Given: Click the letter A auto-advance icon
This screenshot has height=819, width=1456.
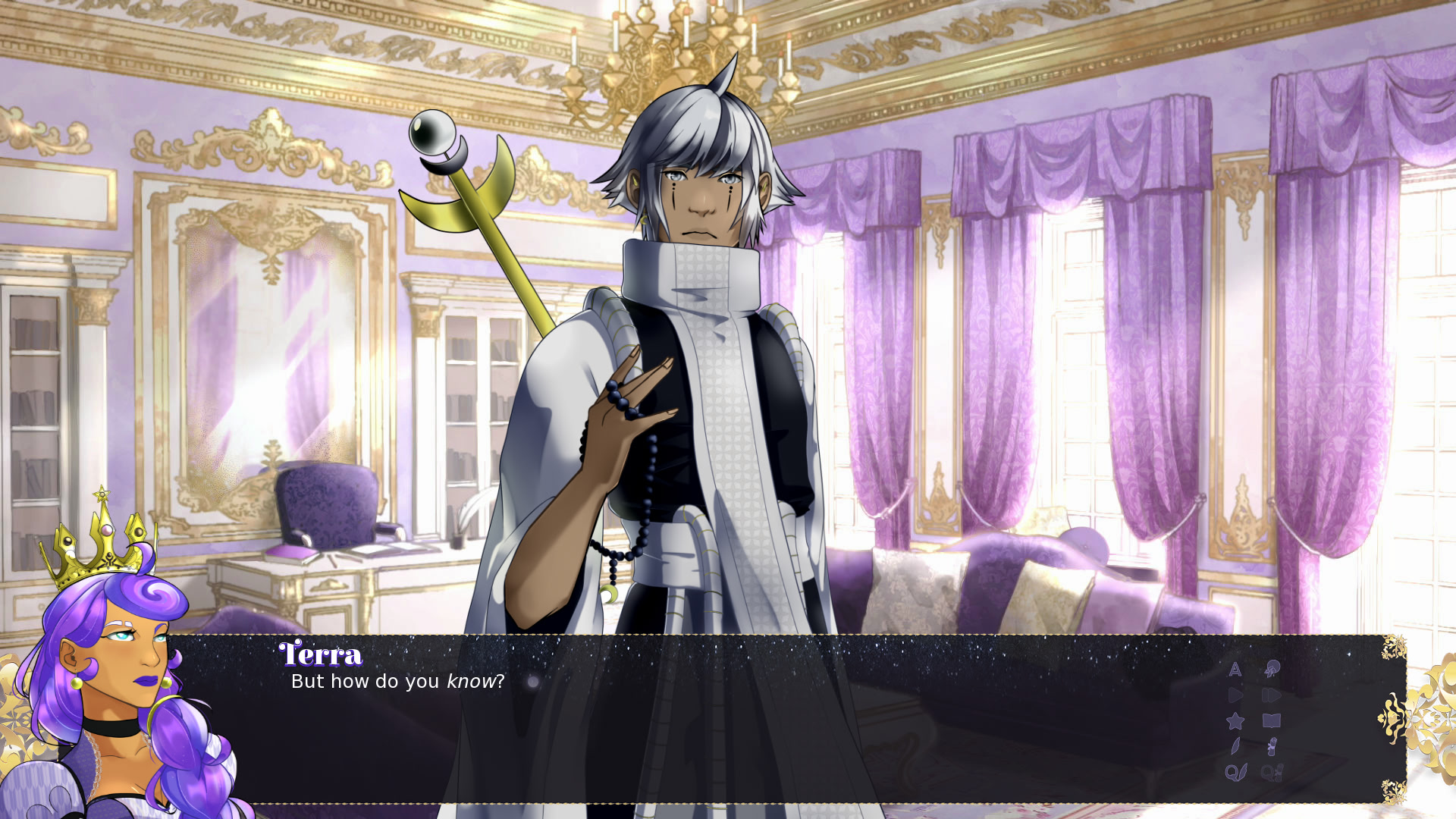Looking at the screenshot, I should [x=1235, y=669].
